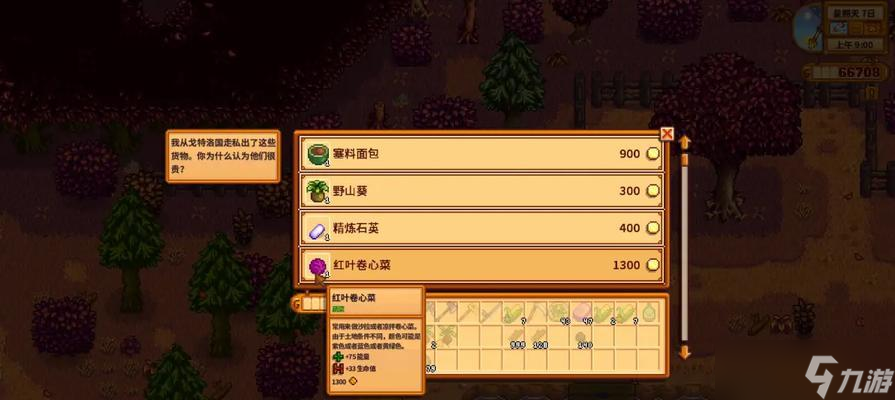Purchase 精炼石英 for 400

(x=481, y=228)
